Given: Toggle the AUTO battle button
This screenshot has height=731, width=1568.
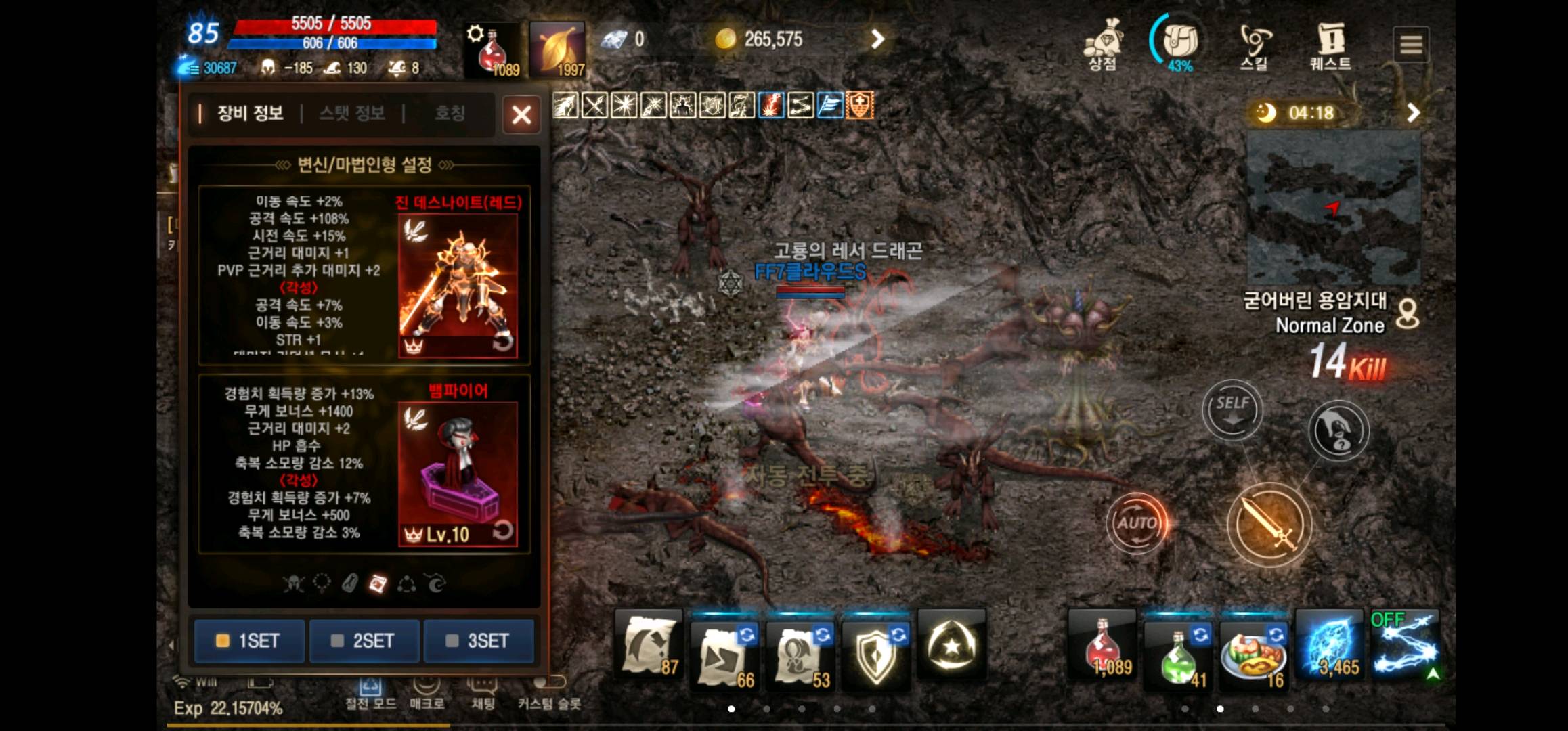Looking at the screenshot, I should pyautogui.click(x=1137, y=523).
